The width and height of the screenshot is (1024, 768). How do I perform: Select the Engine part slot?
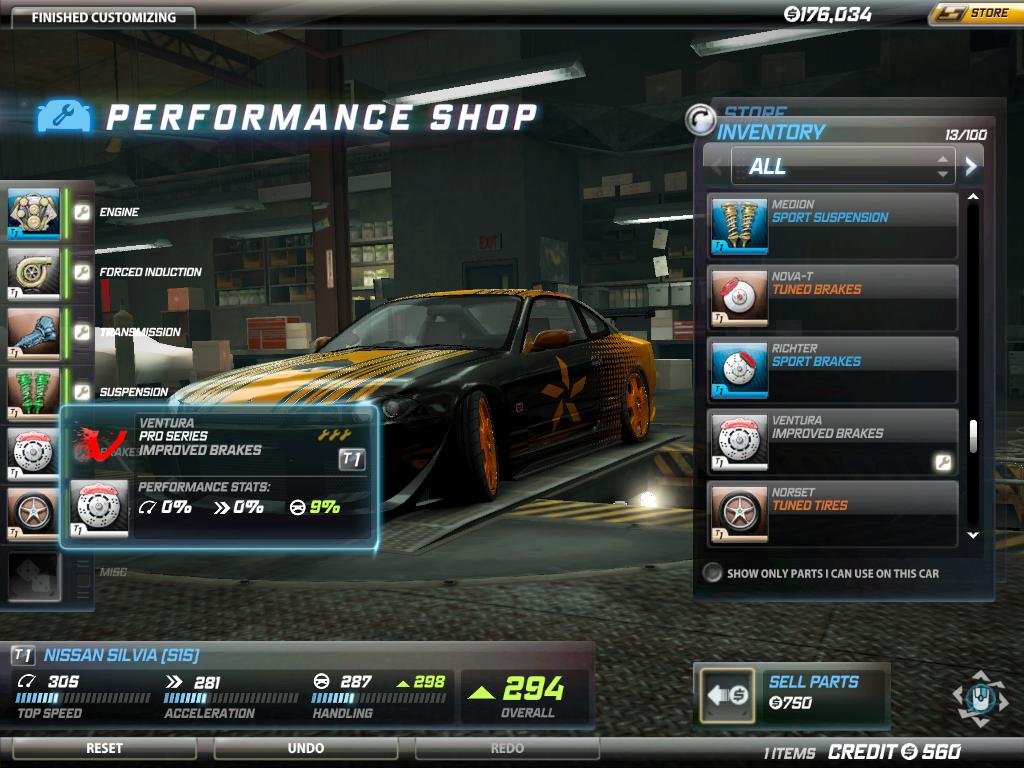34,213
